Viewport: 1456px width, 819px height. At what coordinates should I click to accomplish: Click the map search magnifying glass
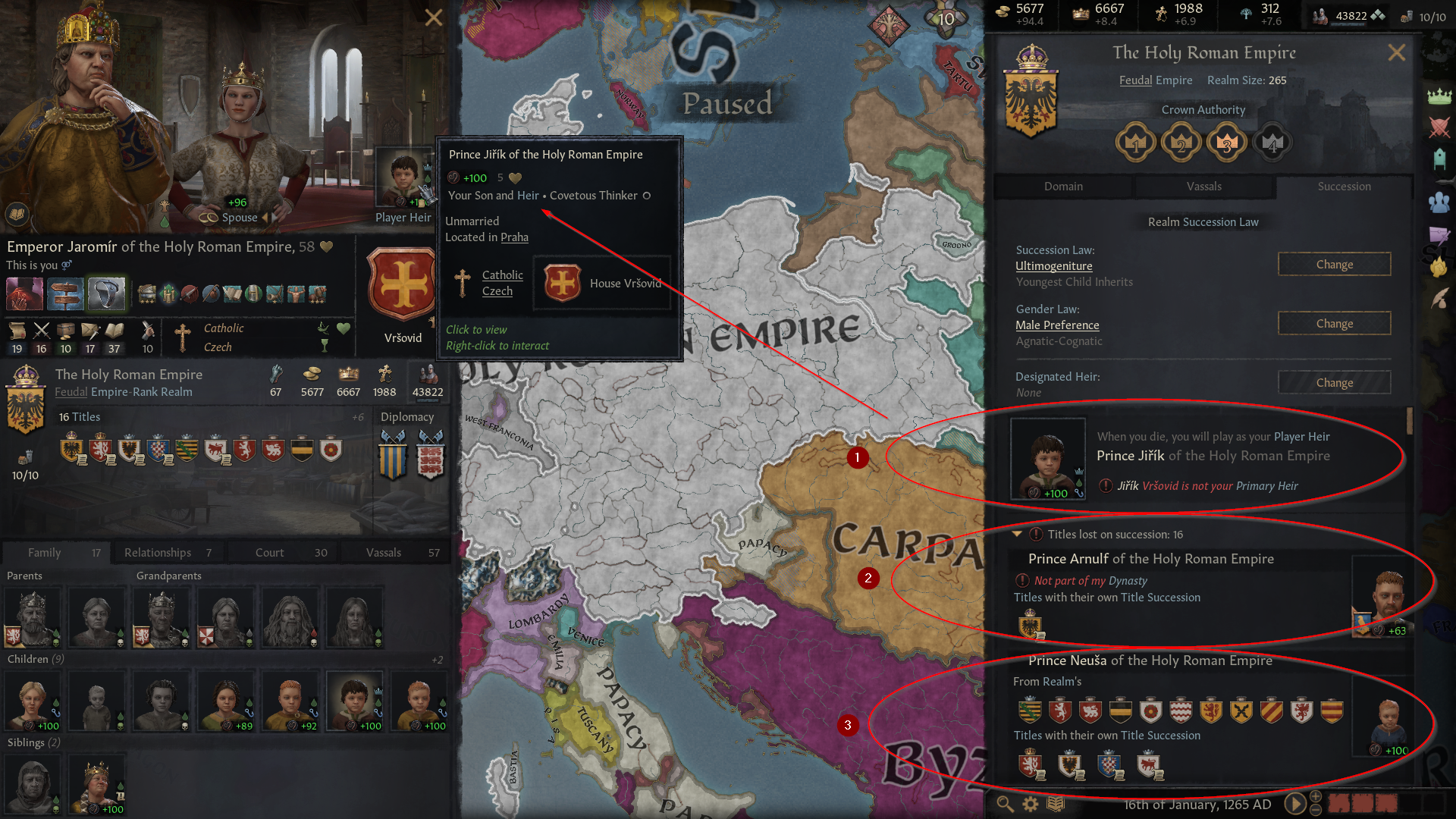click(x=1006, y=804)
